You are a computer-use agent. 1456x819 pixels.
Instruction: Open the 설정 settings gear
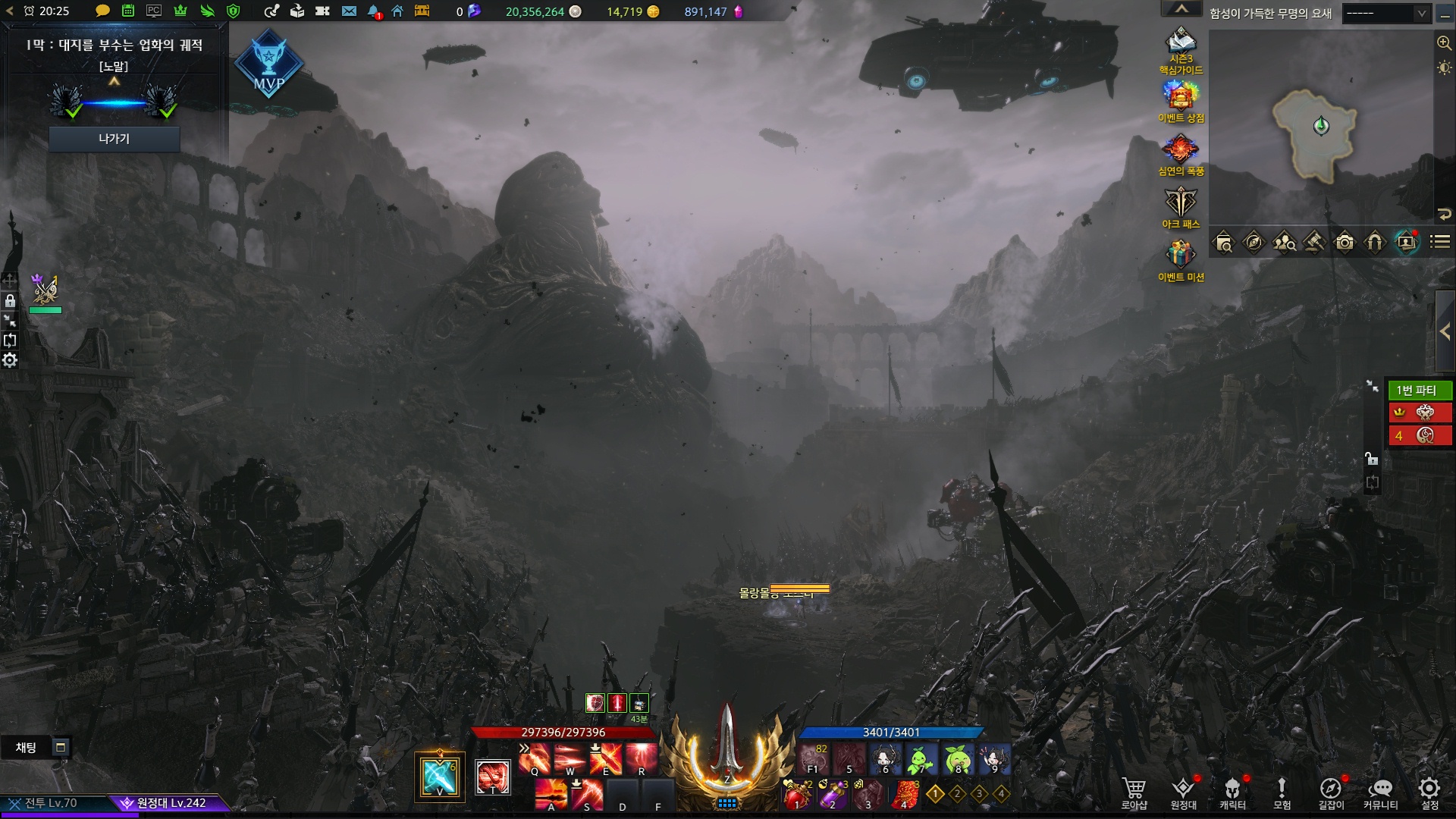pyautogui.click(x=1429, y=792)
